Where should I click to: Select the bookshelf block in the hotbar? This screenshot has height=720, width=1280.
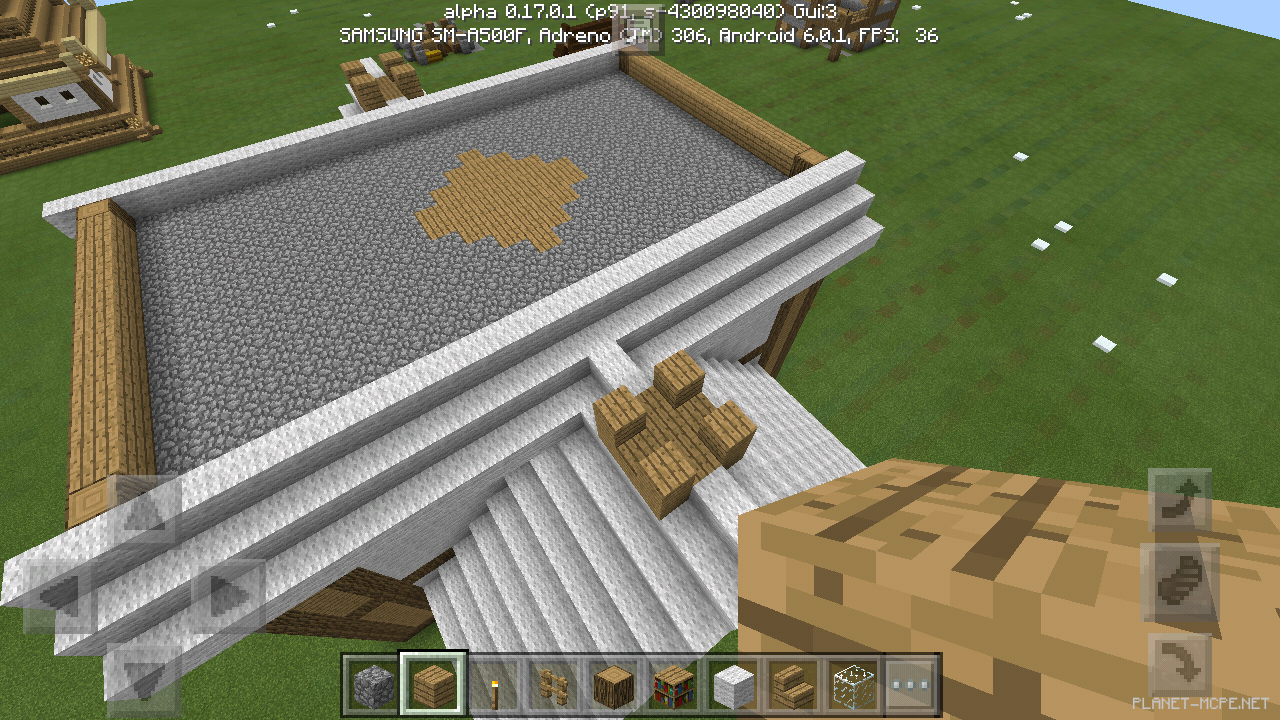click(672, 684)
